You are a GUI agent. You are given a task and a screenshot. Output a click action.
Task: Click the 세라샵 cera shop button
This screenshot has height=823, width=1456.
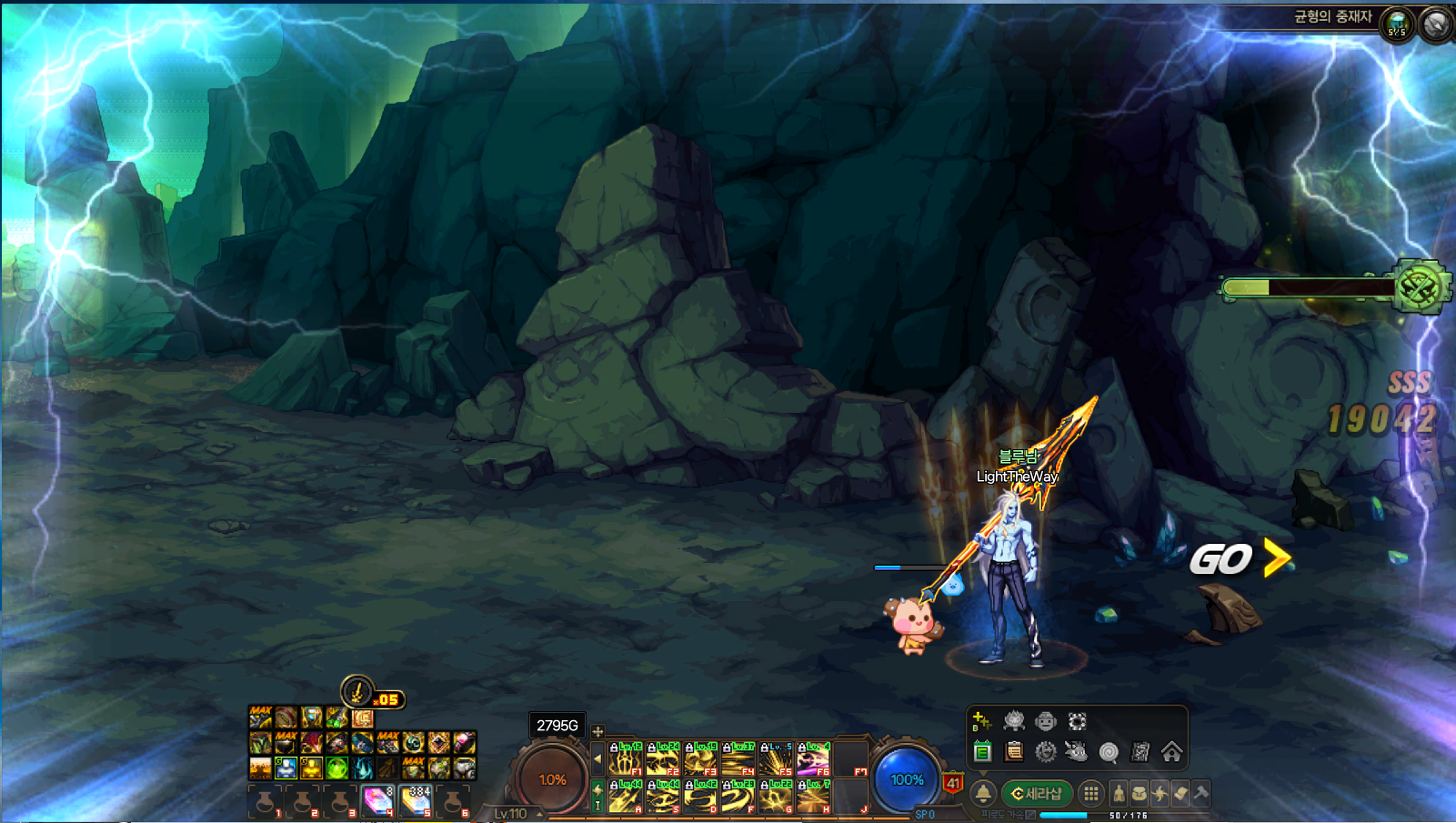click(1038, 794)
